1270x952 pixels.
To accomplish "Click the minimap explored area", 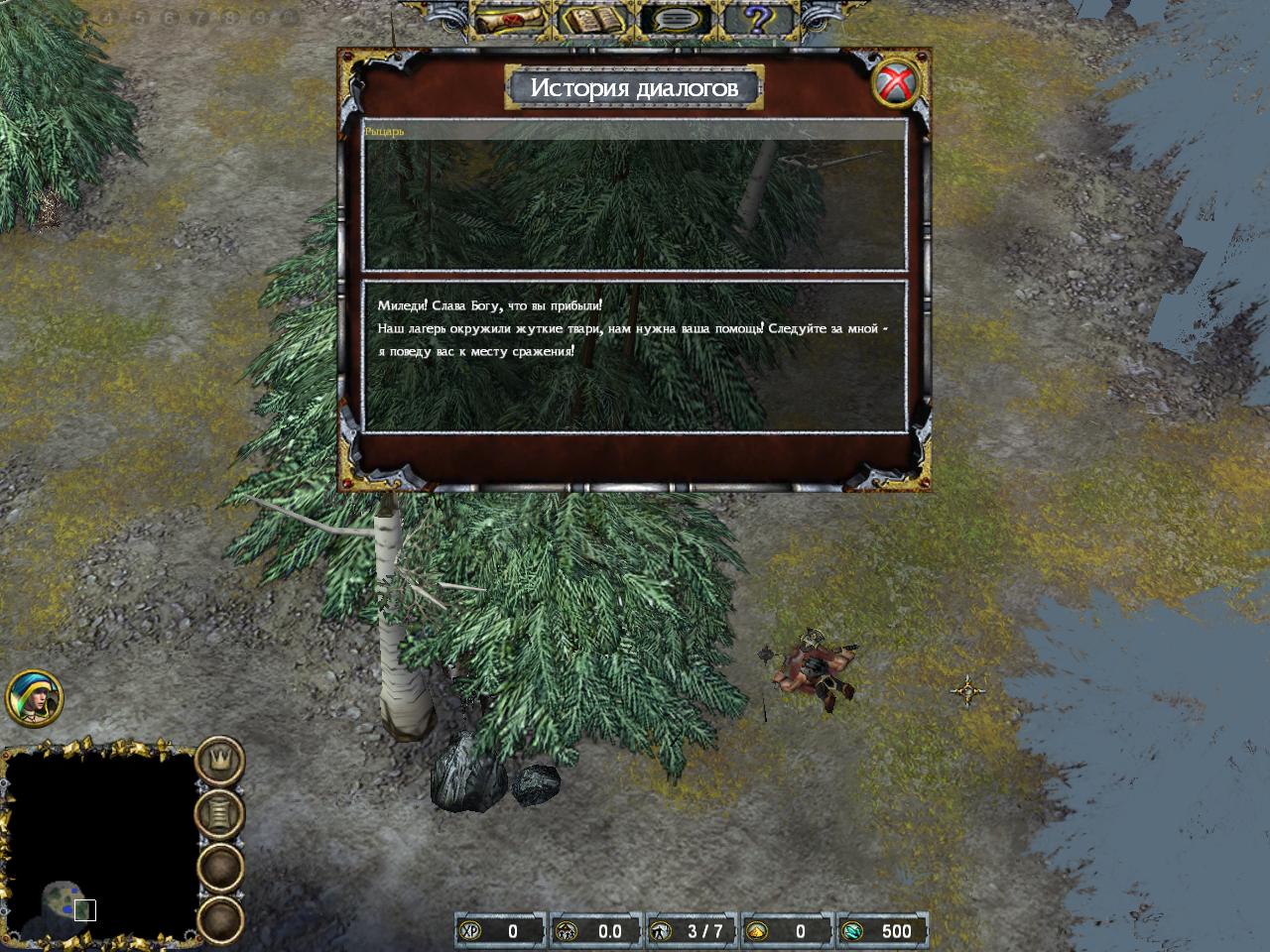I will (65, 897).
